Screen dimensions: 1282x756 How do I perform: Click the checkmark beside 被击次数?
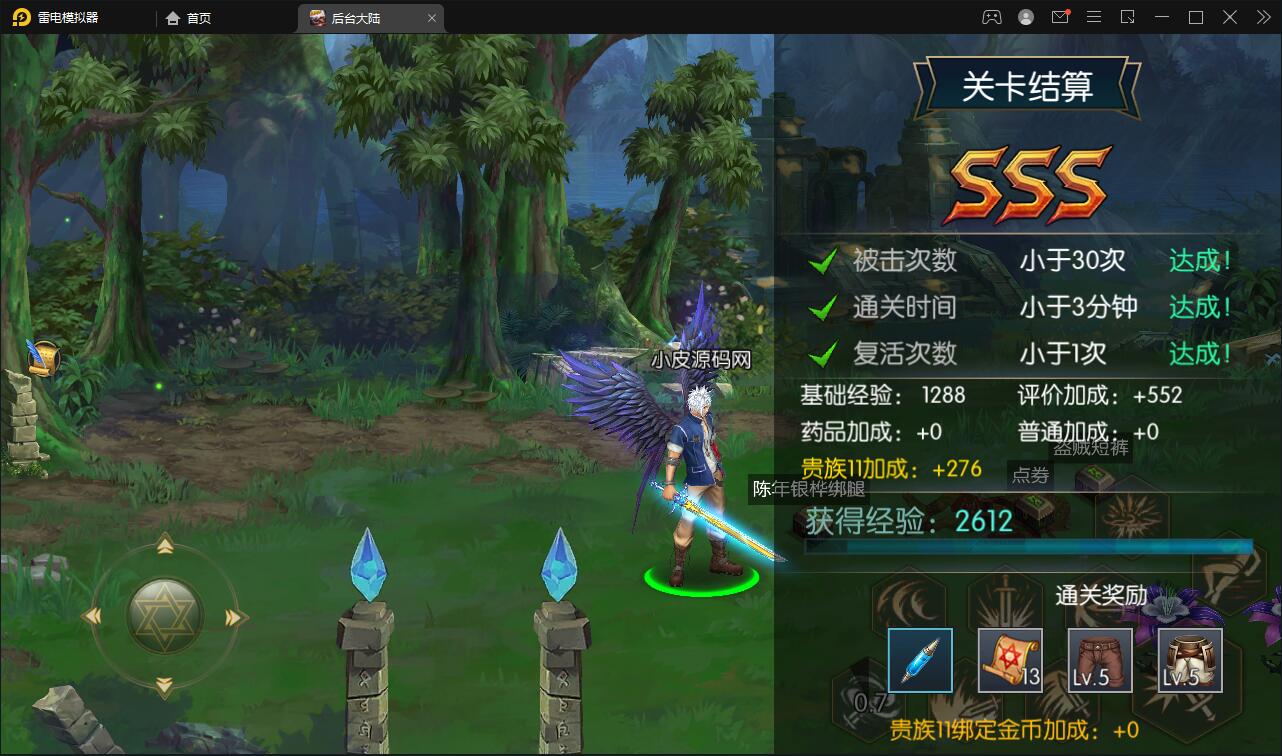[x=823, y=259]
